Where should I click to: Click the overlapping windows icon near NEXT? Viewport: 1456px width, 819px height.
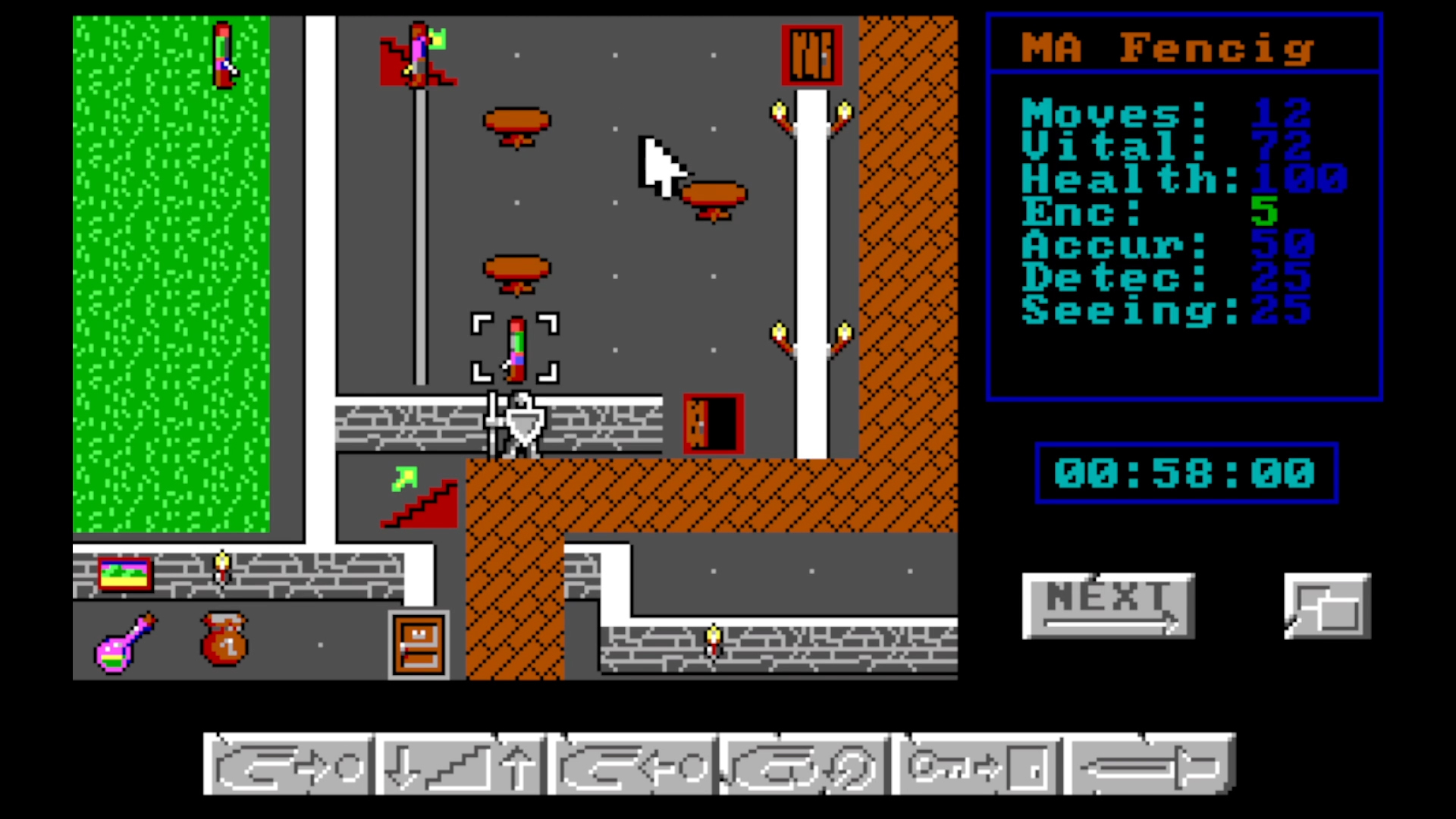(x=1327, y=607)
